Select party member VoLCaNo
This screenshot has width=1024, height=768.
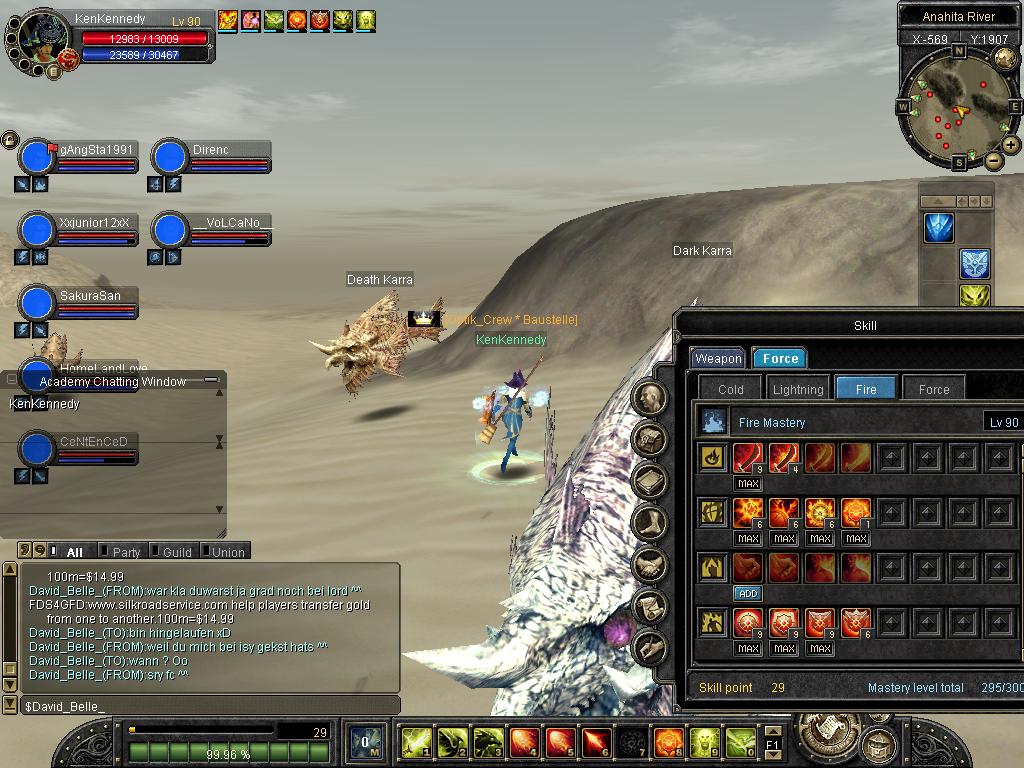pyautogui.click(x=232, y=223)
